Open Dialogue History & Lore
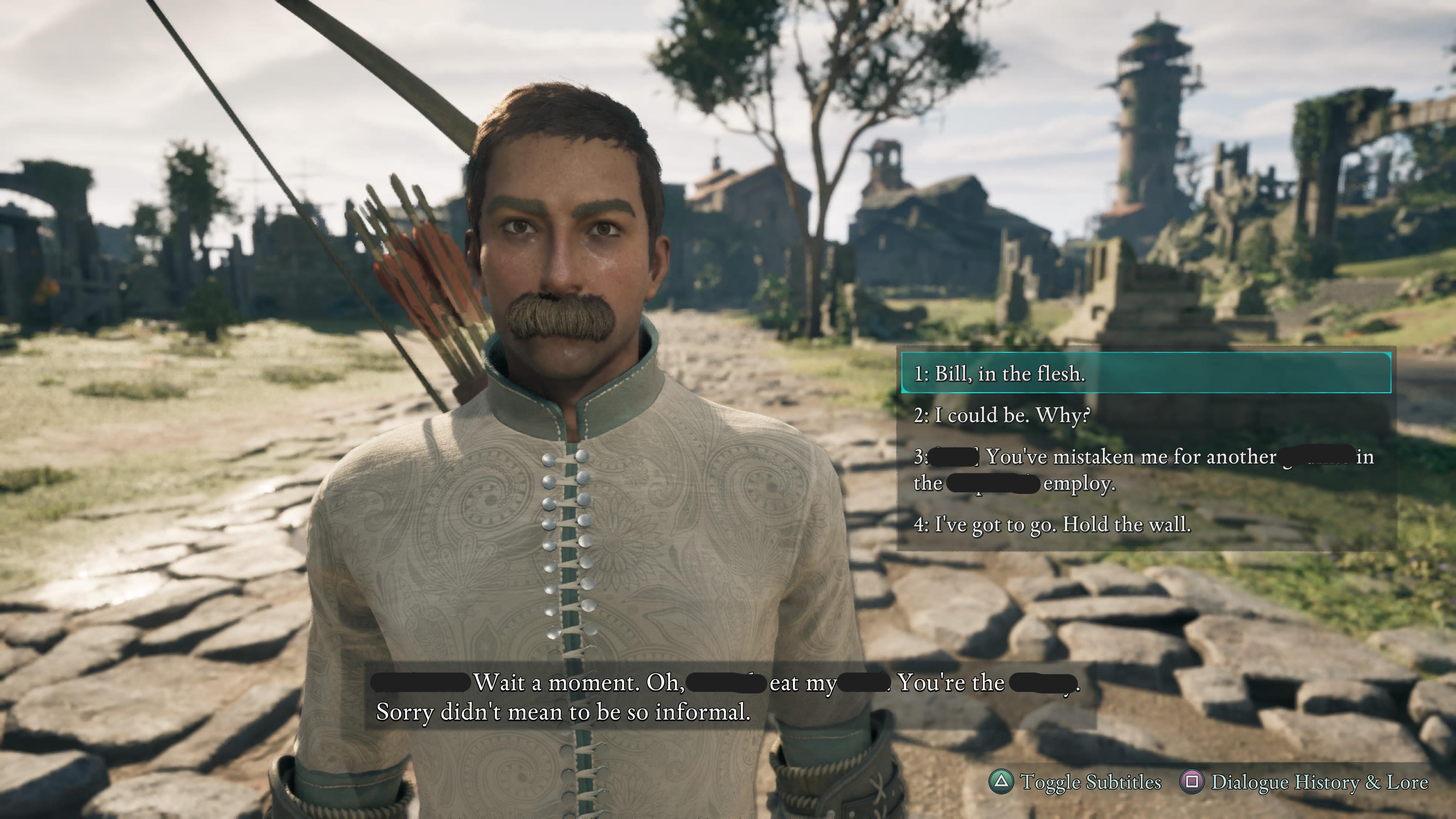This screenshot has width=1456, height=819. [1304, 782]
